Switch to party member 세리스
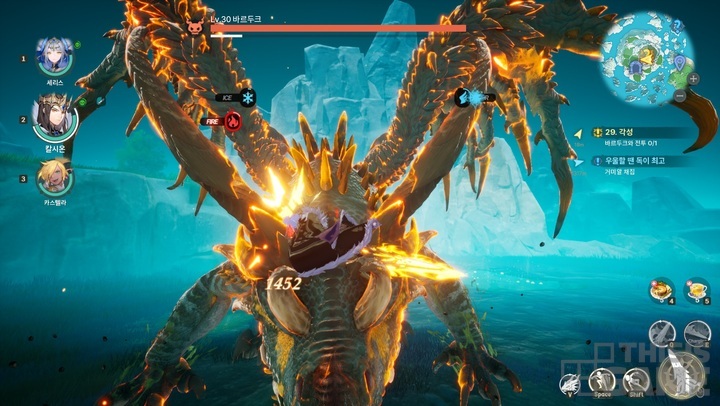This screenshot has width=720, height=406. click(53, 54)
